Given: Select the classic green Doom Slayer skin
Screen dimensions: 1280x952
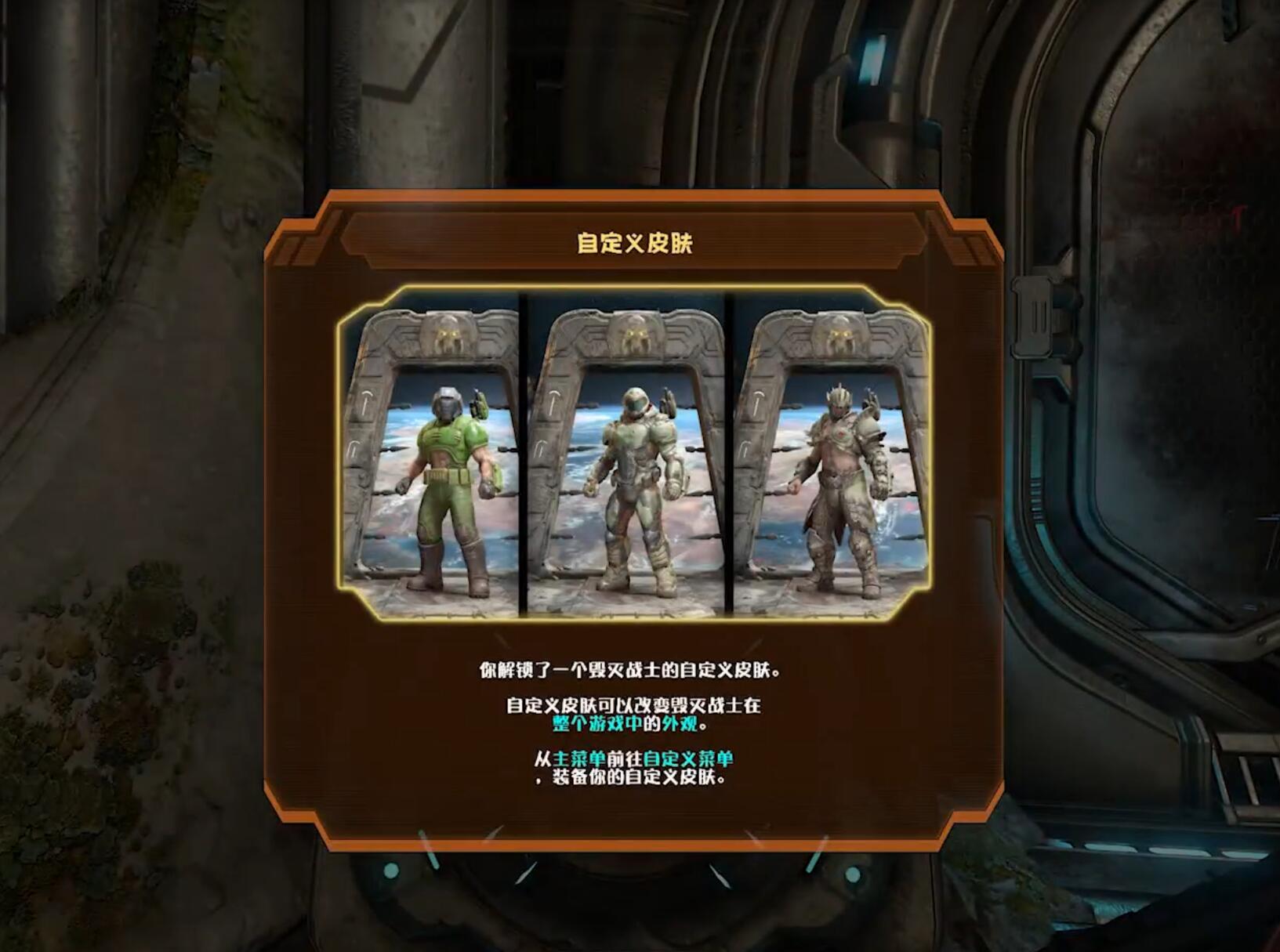Looking at the screenshot, I should pos(447,470).
